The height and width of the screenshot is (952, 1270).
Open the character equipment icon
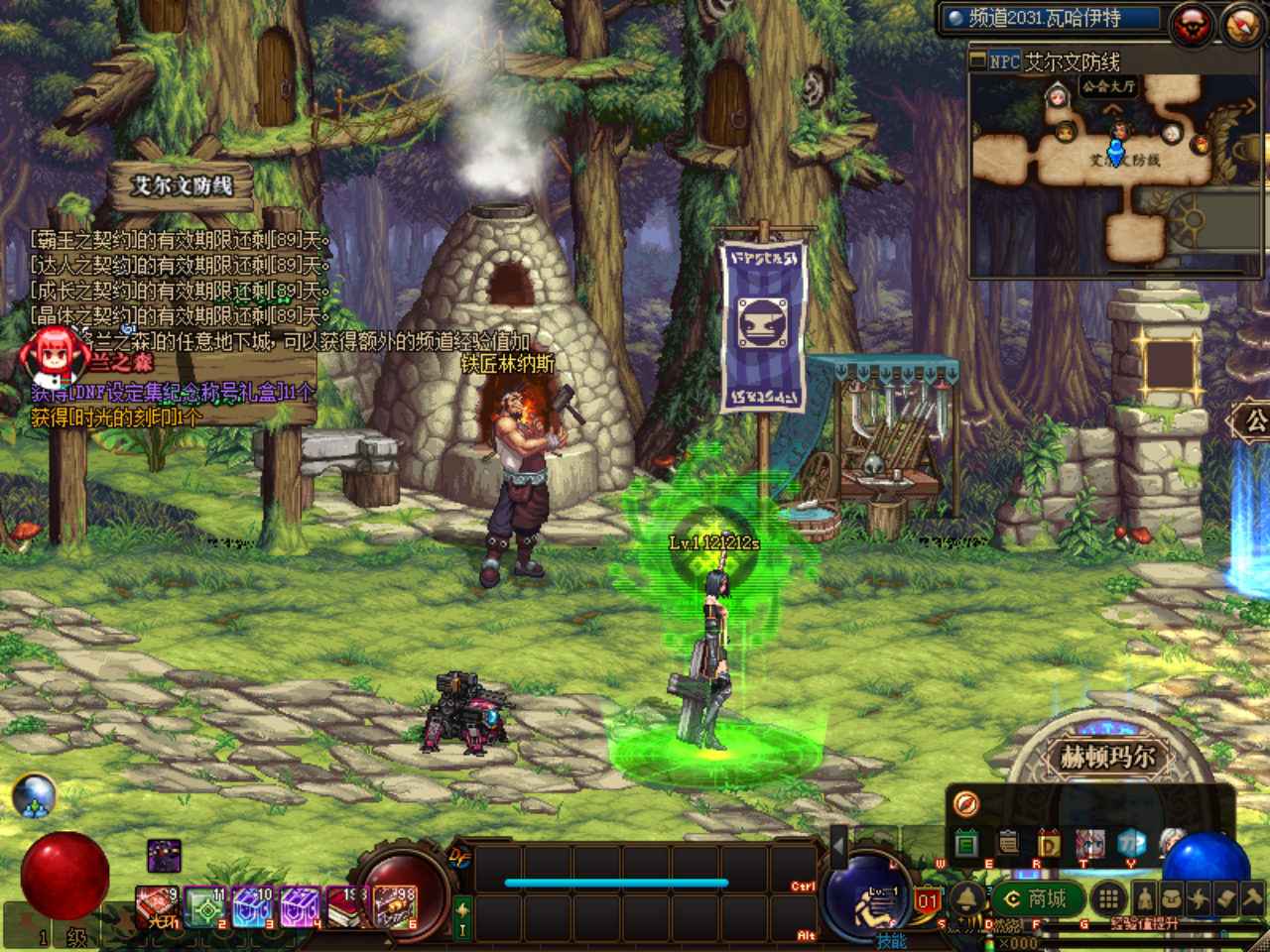pyautogui.click(x=1146, y=897)
